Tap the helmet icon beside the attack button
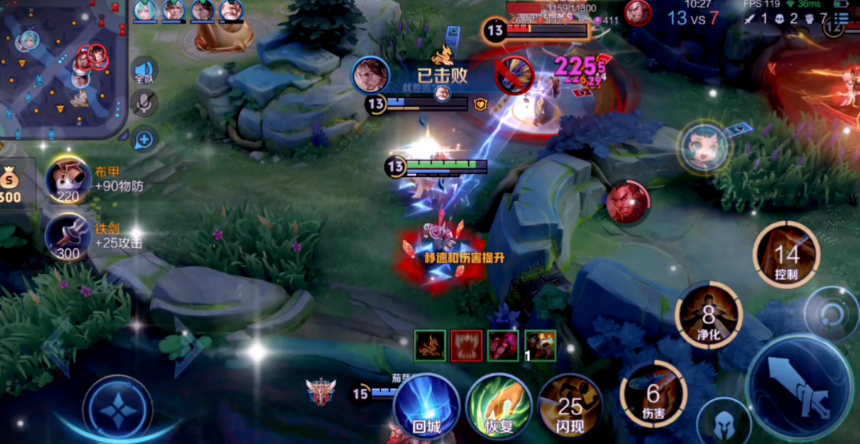860x444 pixels. (723, 422)
